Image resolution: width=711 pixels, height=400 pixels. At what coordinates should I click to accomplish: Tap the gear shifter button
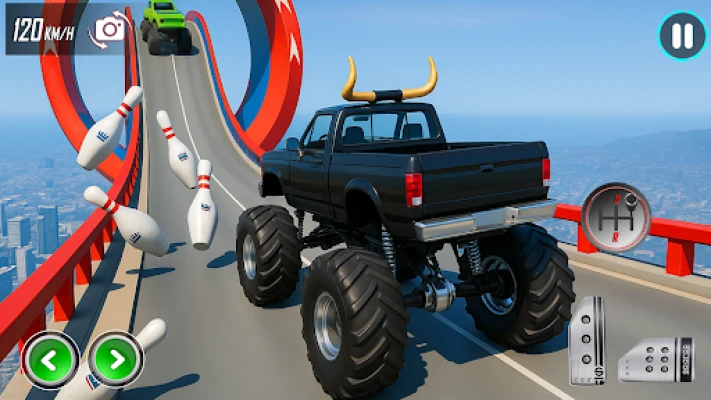pos(615,218)
